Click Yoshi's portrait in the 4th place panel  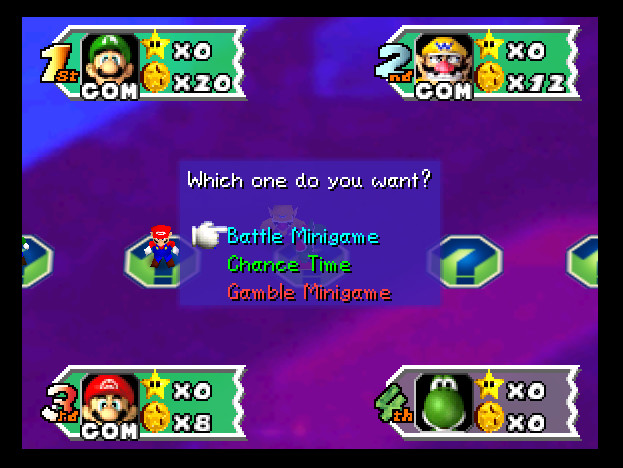coord(443,400)
